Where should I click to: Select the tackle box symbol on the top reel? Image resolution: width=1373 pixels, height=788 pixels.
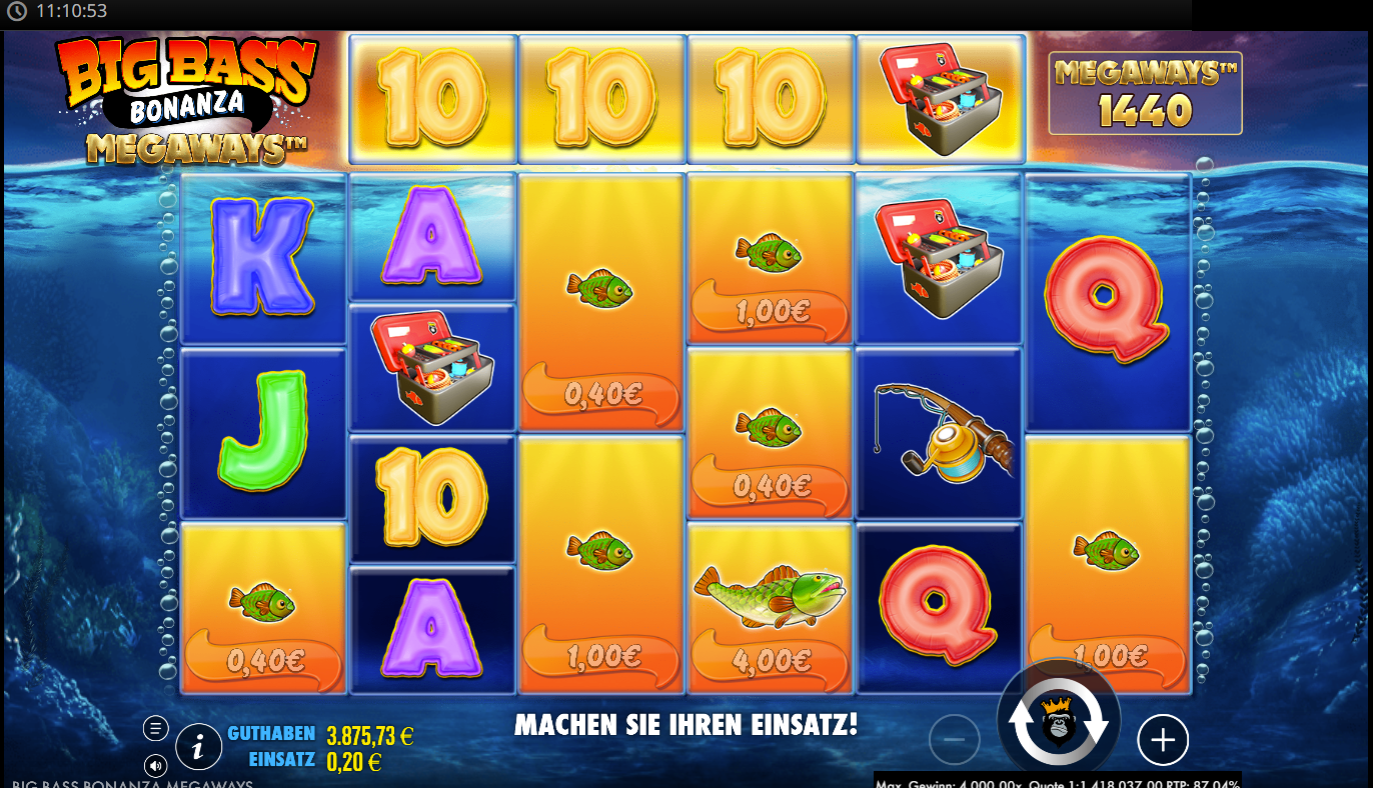pyautogui.click(x=938, y=95)
